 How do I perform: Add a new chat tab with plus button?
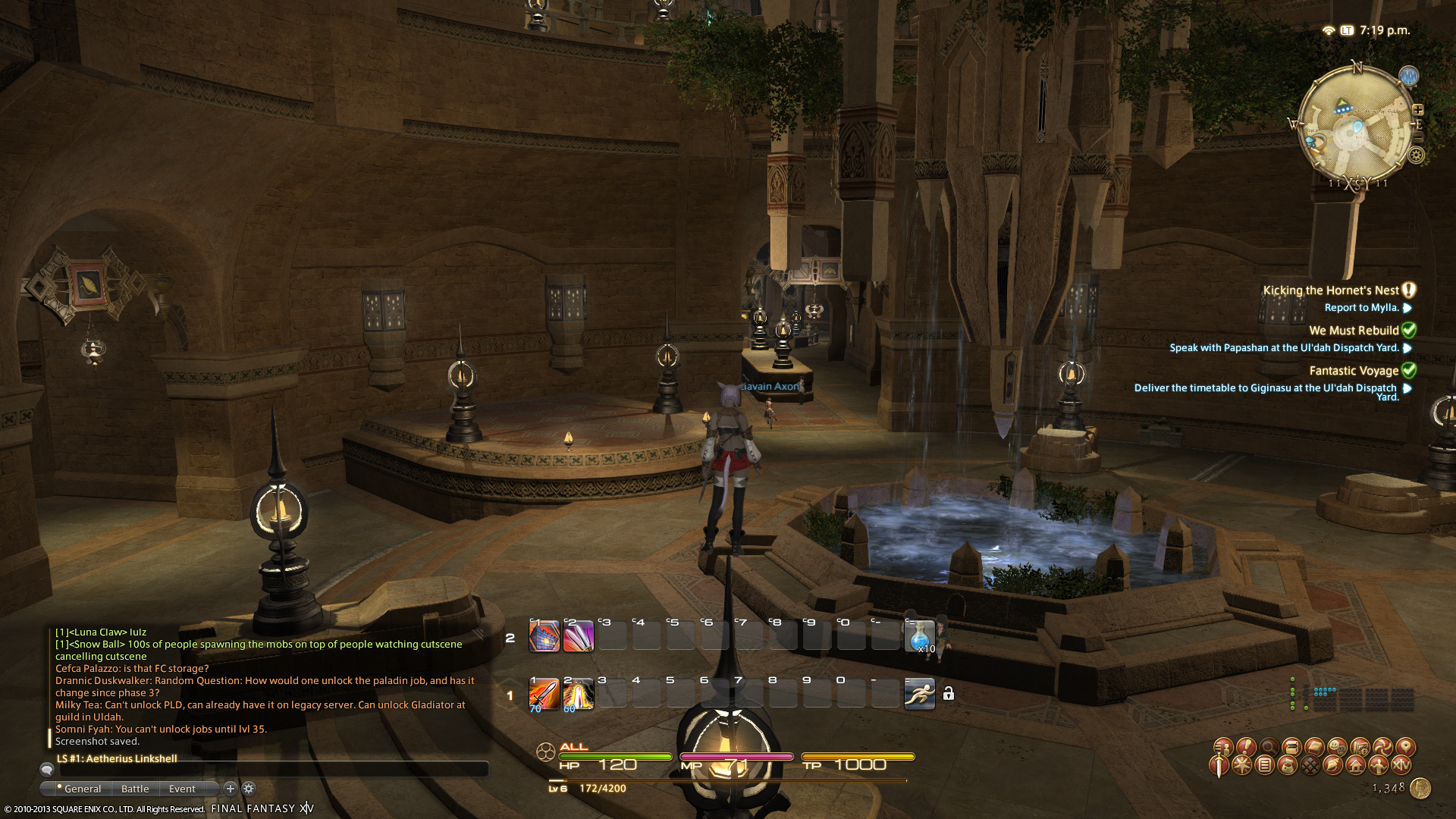click(x=231, y=789)
